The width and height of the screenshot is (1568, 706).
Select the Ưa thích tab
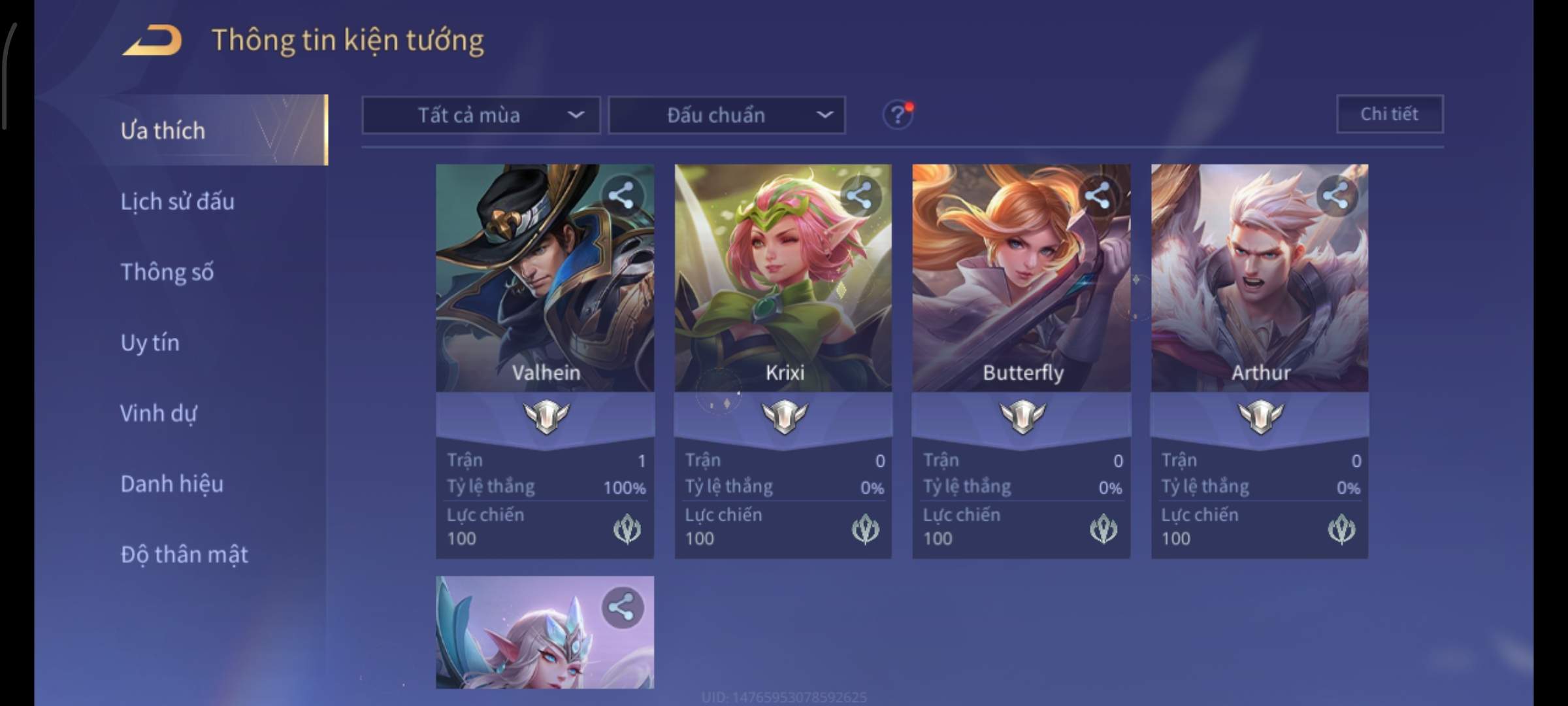[163, 130]
